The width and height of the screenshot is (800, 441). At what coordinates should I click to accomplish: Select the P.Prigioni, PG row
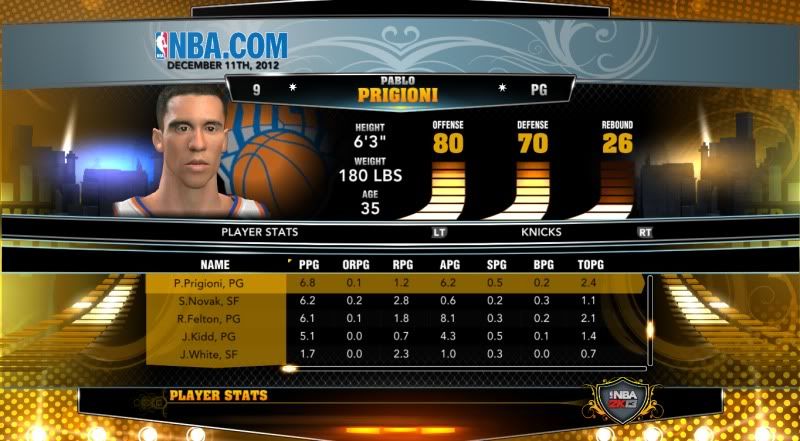point(208,284)
